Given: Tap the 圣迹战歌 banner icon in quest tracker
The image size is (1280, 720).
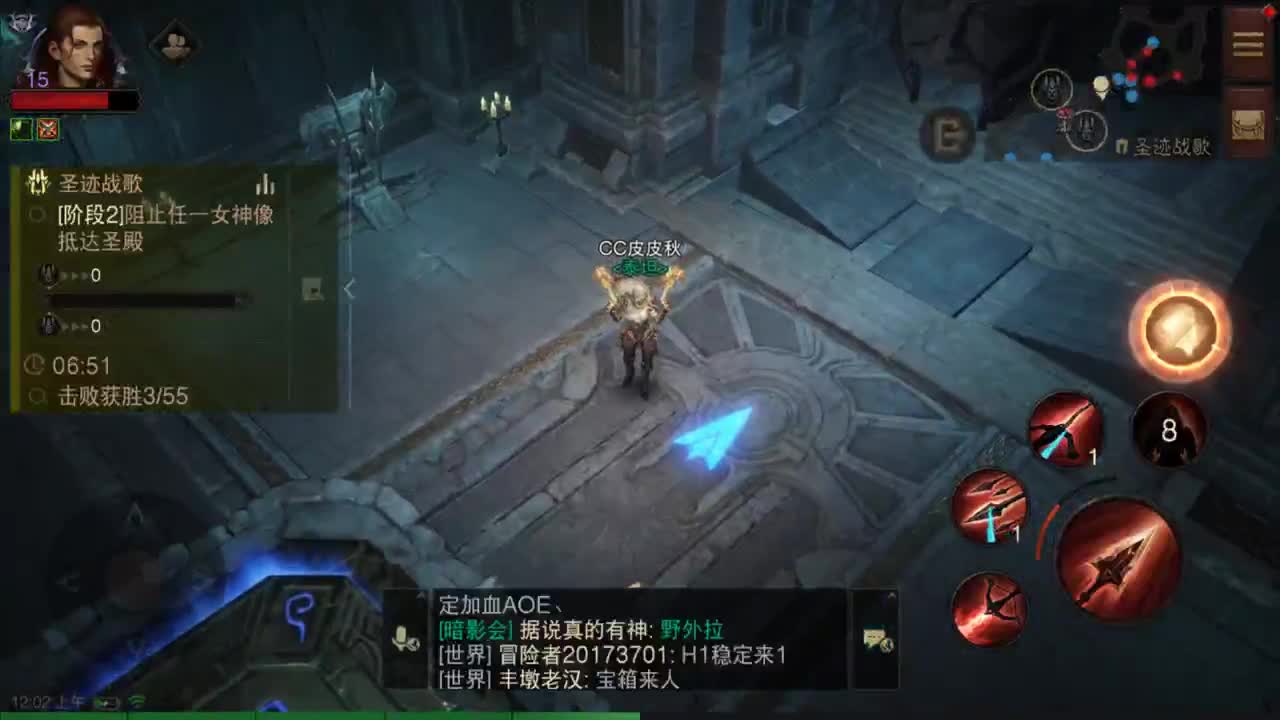Looking at the screenshot, I should click(x=40, y=183).
